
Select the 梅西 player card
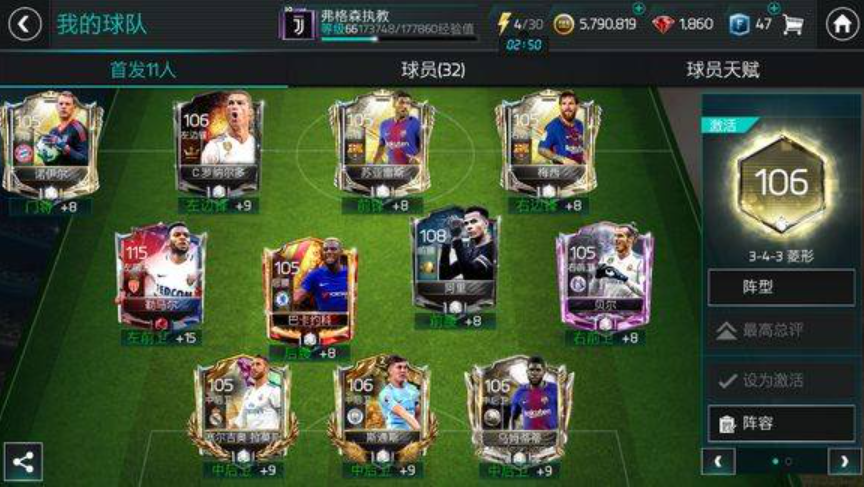(x=546, y=143)
